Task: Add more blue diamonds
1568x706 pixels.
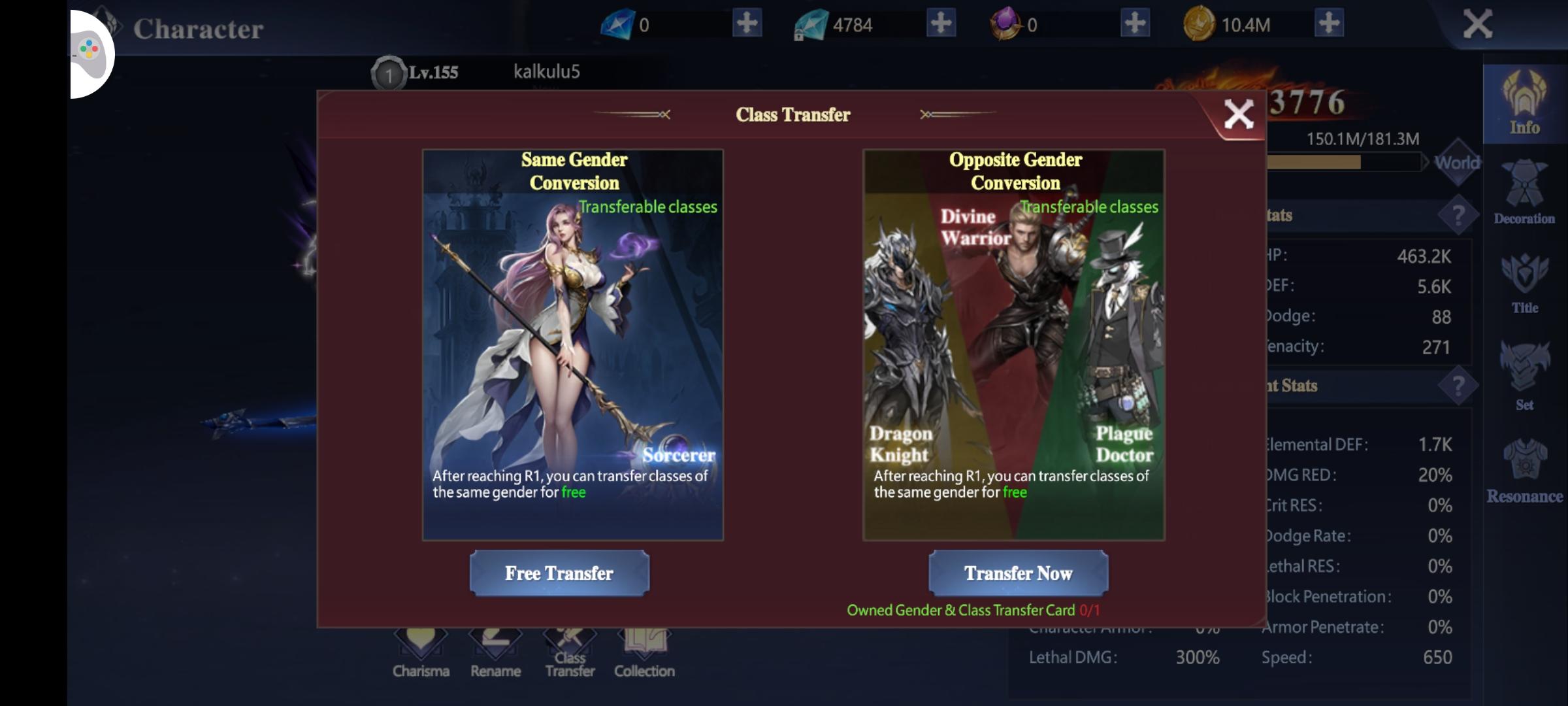Action: pos(747,24)
